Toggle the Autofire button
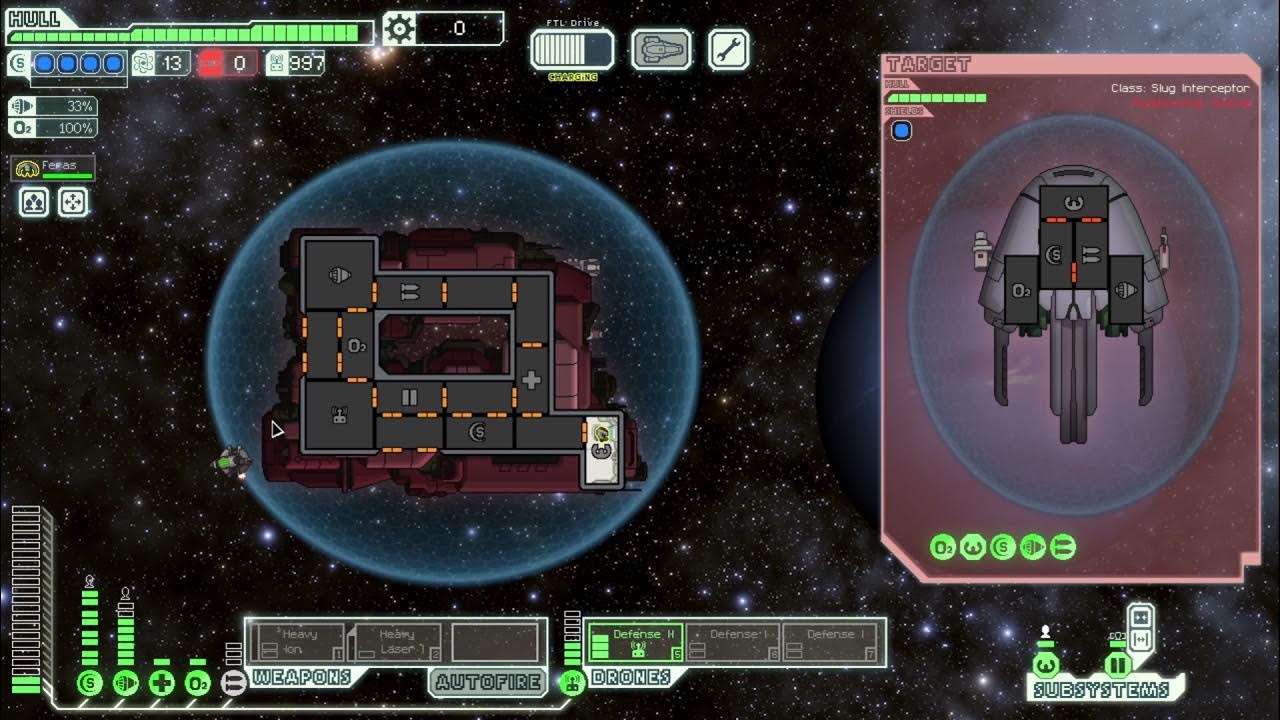Screen dimensions: 1280x720 [x=487, y=682]
